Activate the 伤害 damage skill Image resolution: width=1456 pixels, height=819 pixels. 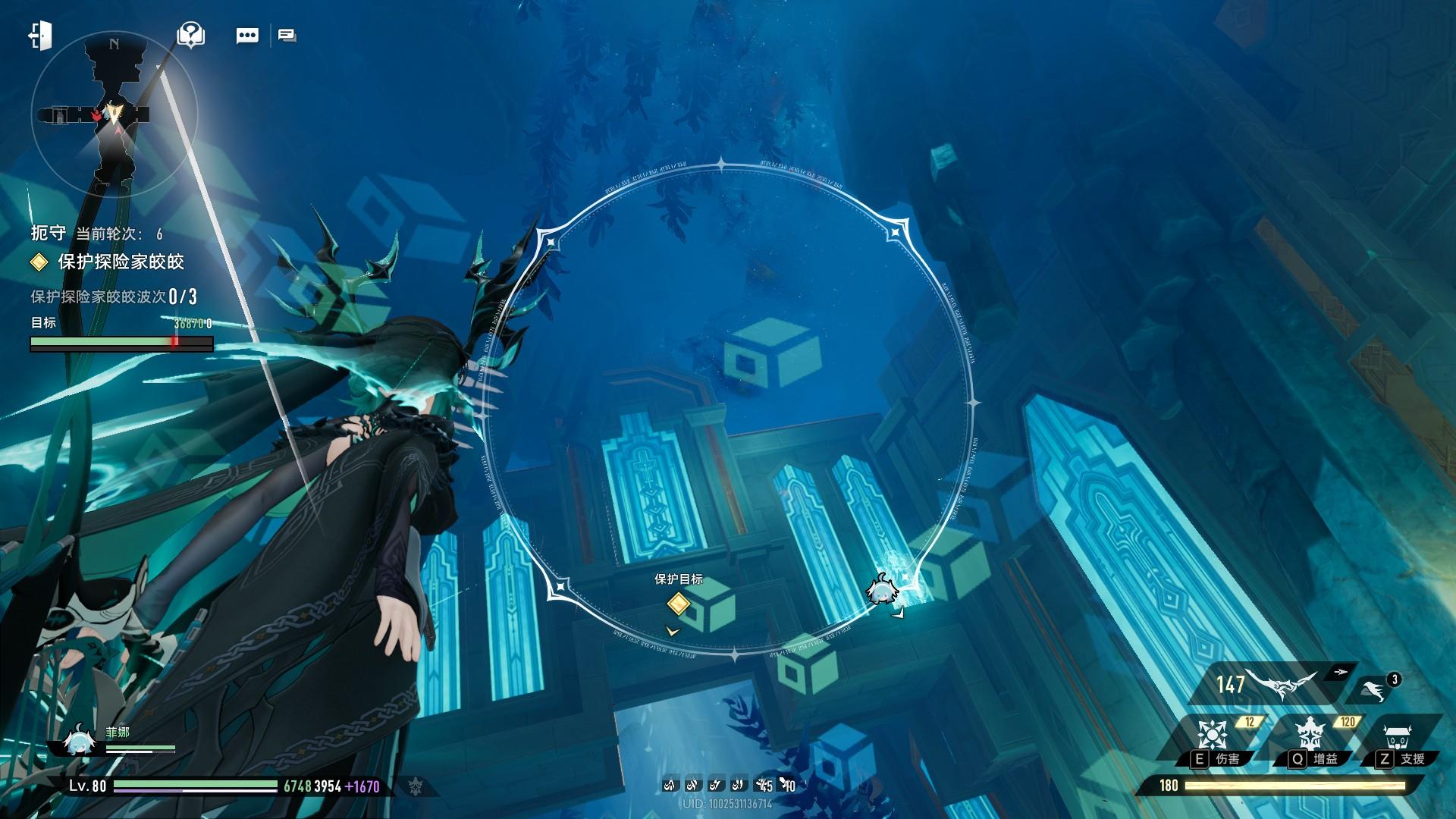coord(1211,734)
